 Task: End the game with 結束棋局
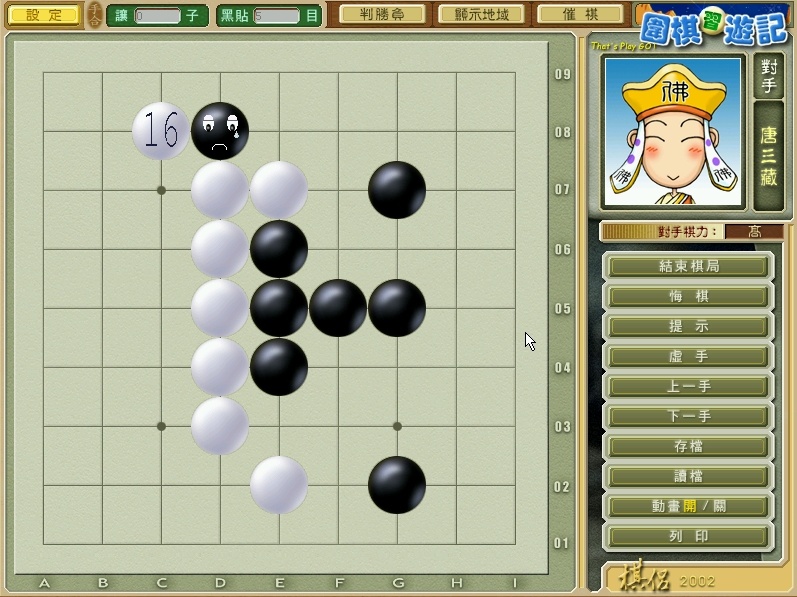689,266
